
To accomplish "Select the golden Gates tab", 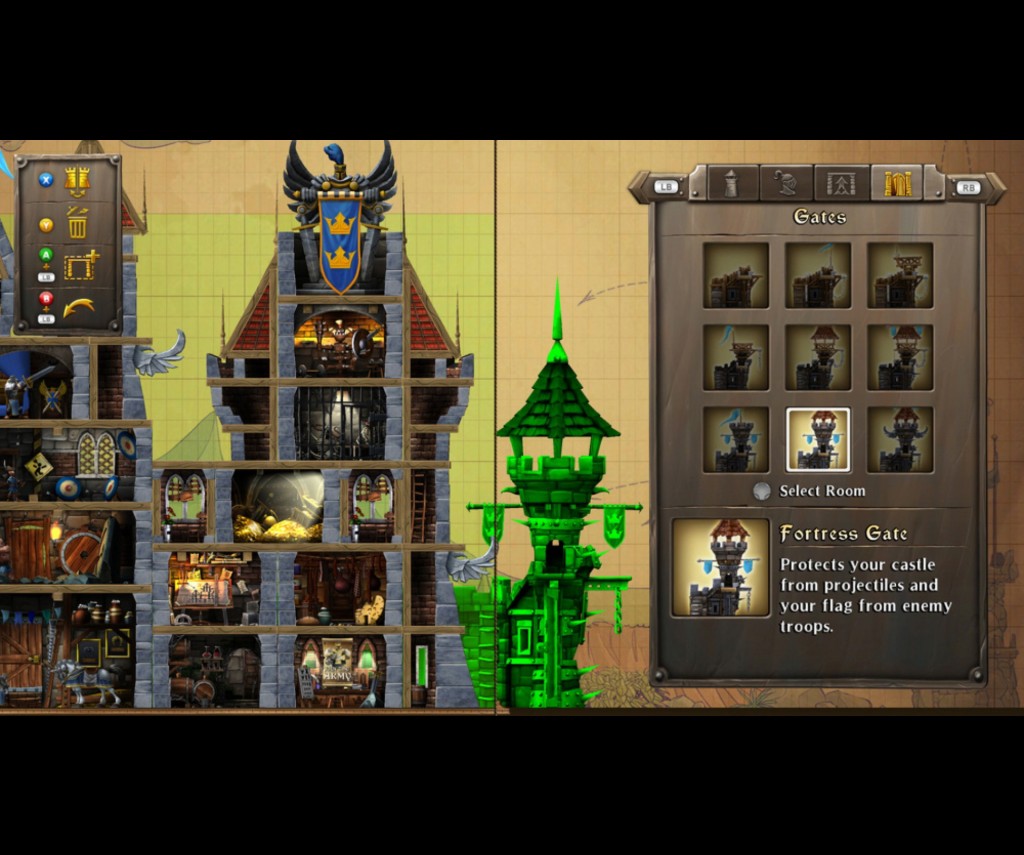I will pyautogui.click(x=896, y=184).
